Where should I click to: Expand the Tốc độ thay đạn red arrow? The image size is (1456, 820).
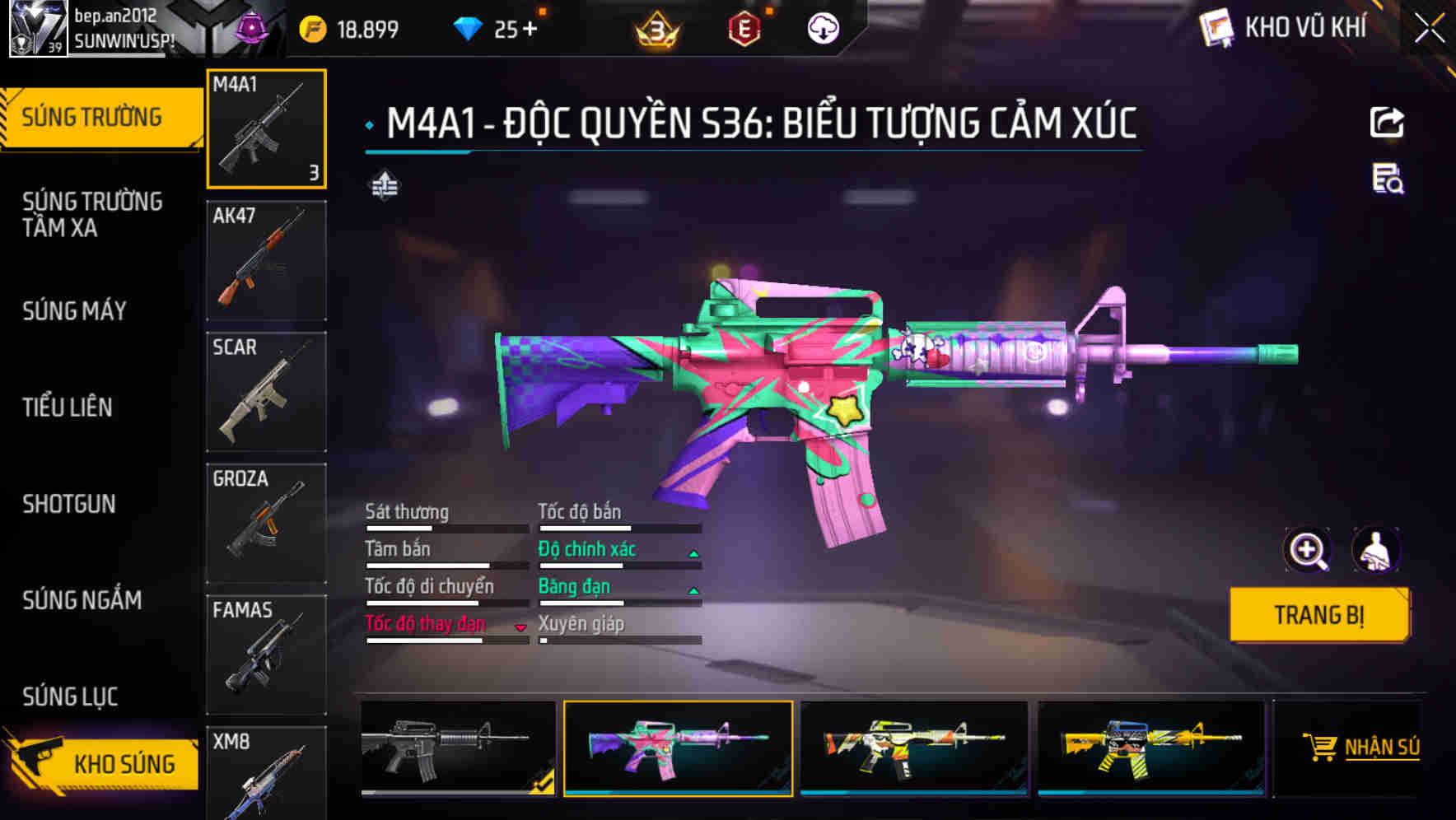[x=521, y=626]
